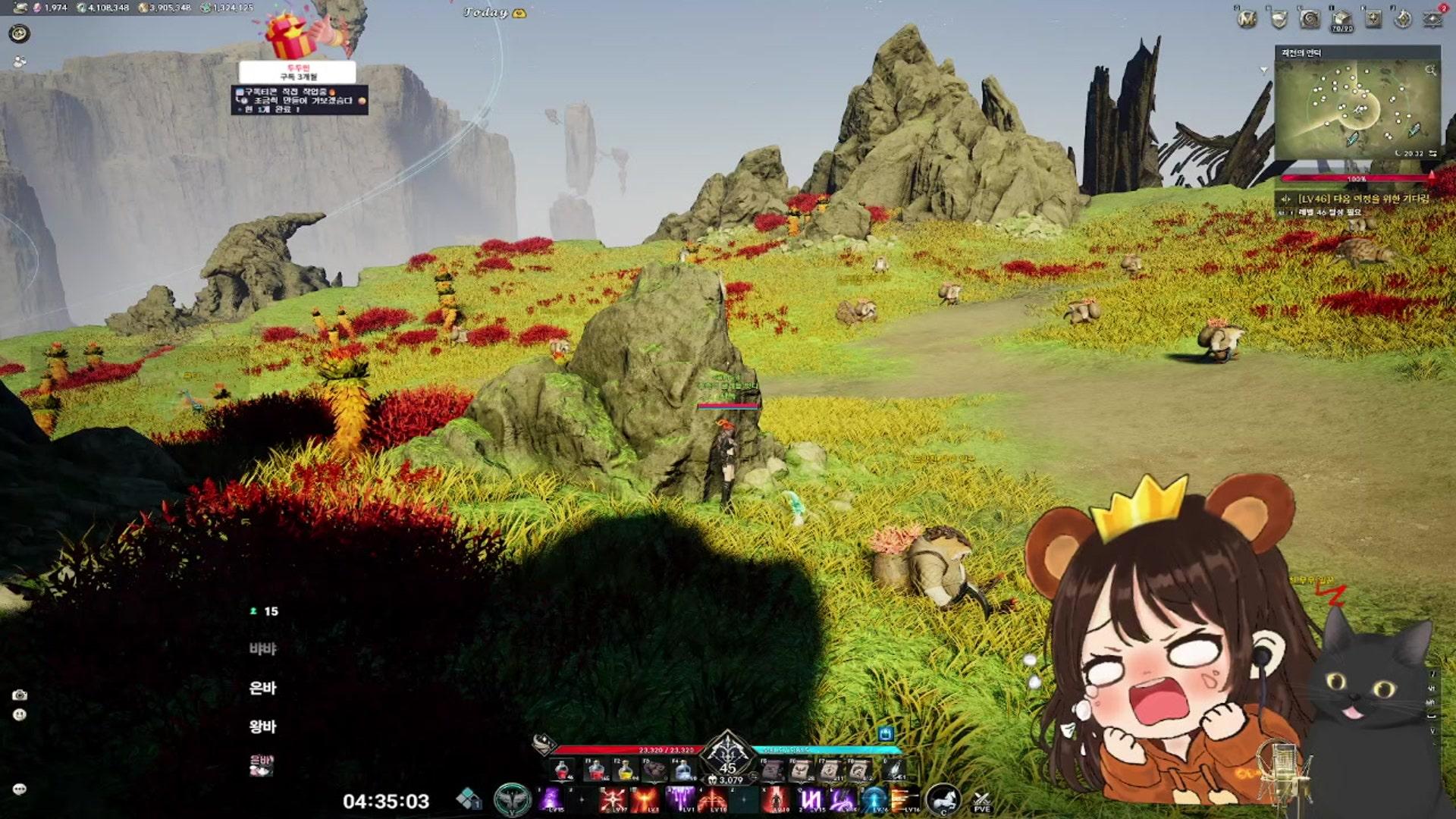Open the round gold emblem icon at top left

[x=19, y=33]
